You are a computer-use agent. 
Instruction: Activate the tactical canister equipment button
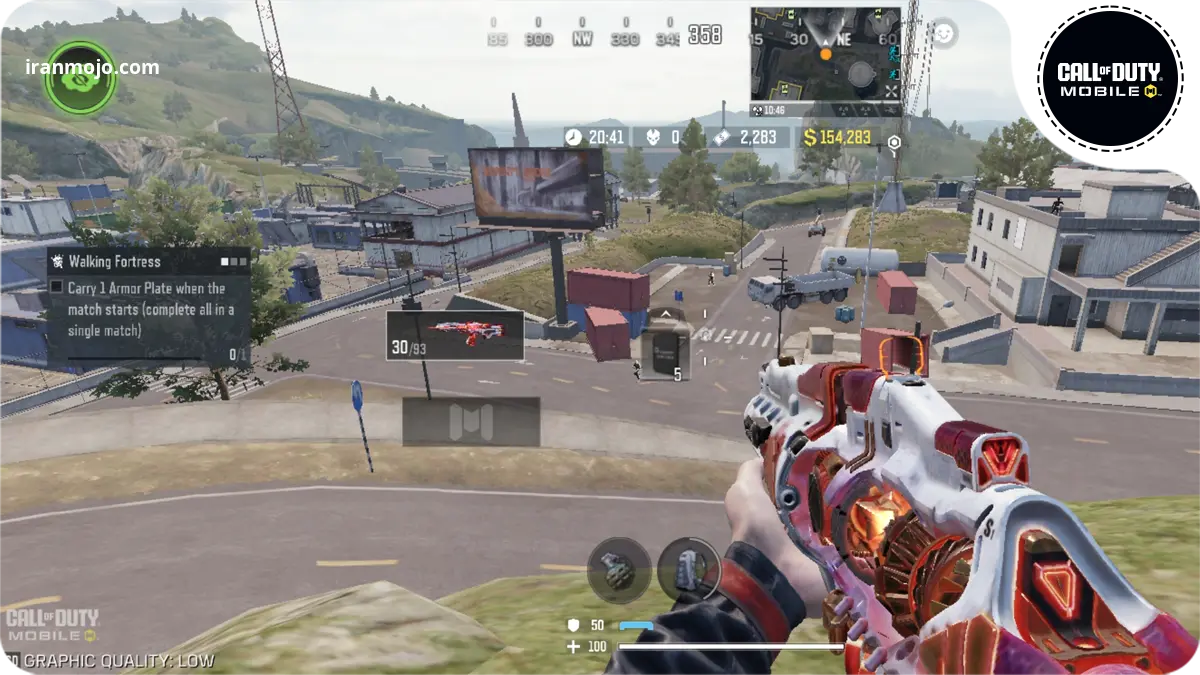click(688, 570)
